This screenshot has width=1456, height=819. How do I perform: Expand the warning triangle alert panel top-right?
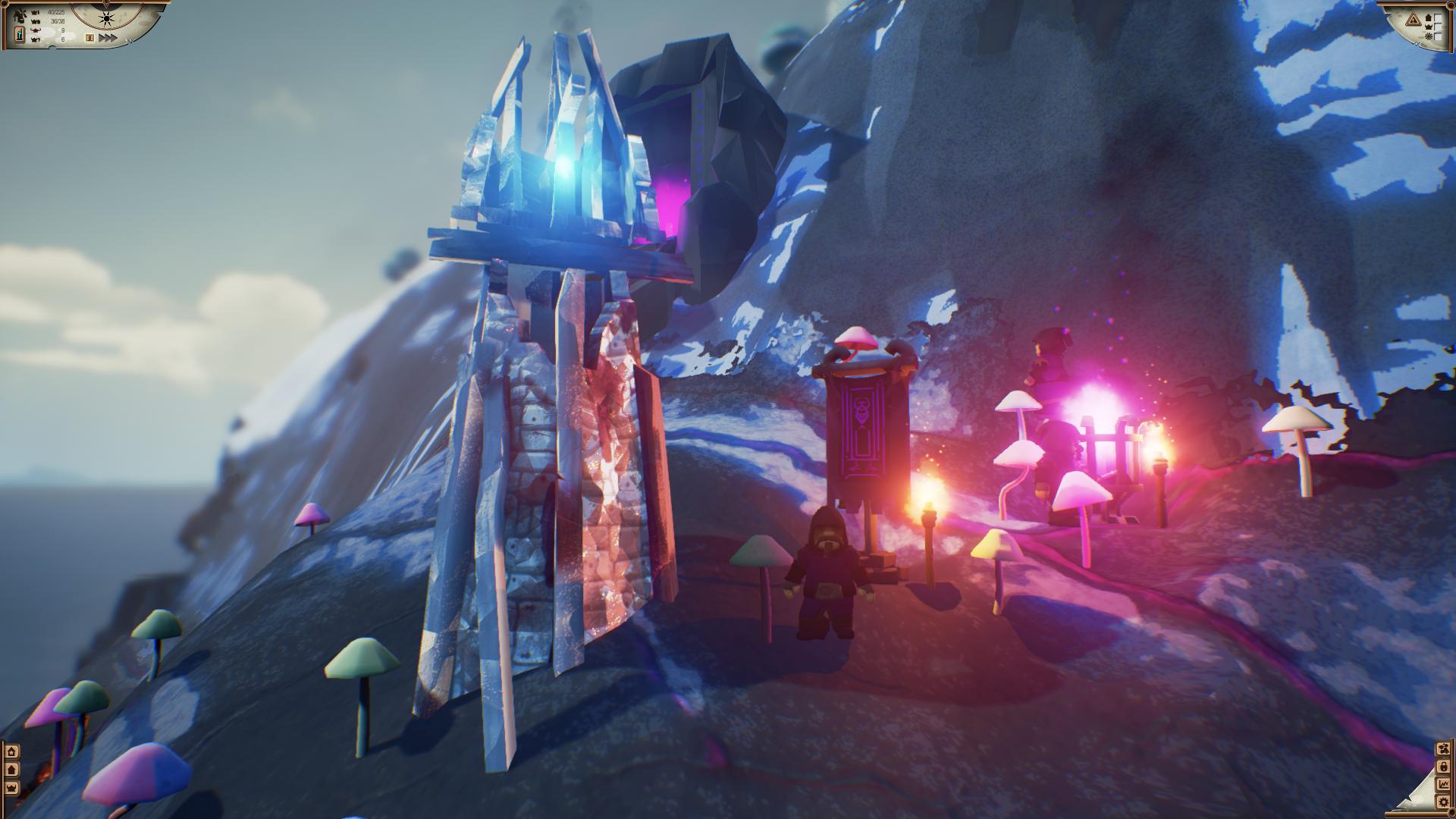[x=1414, y=19]
